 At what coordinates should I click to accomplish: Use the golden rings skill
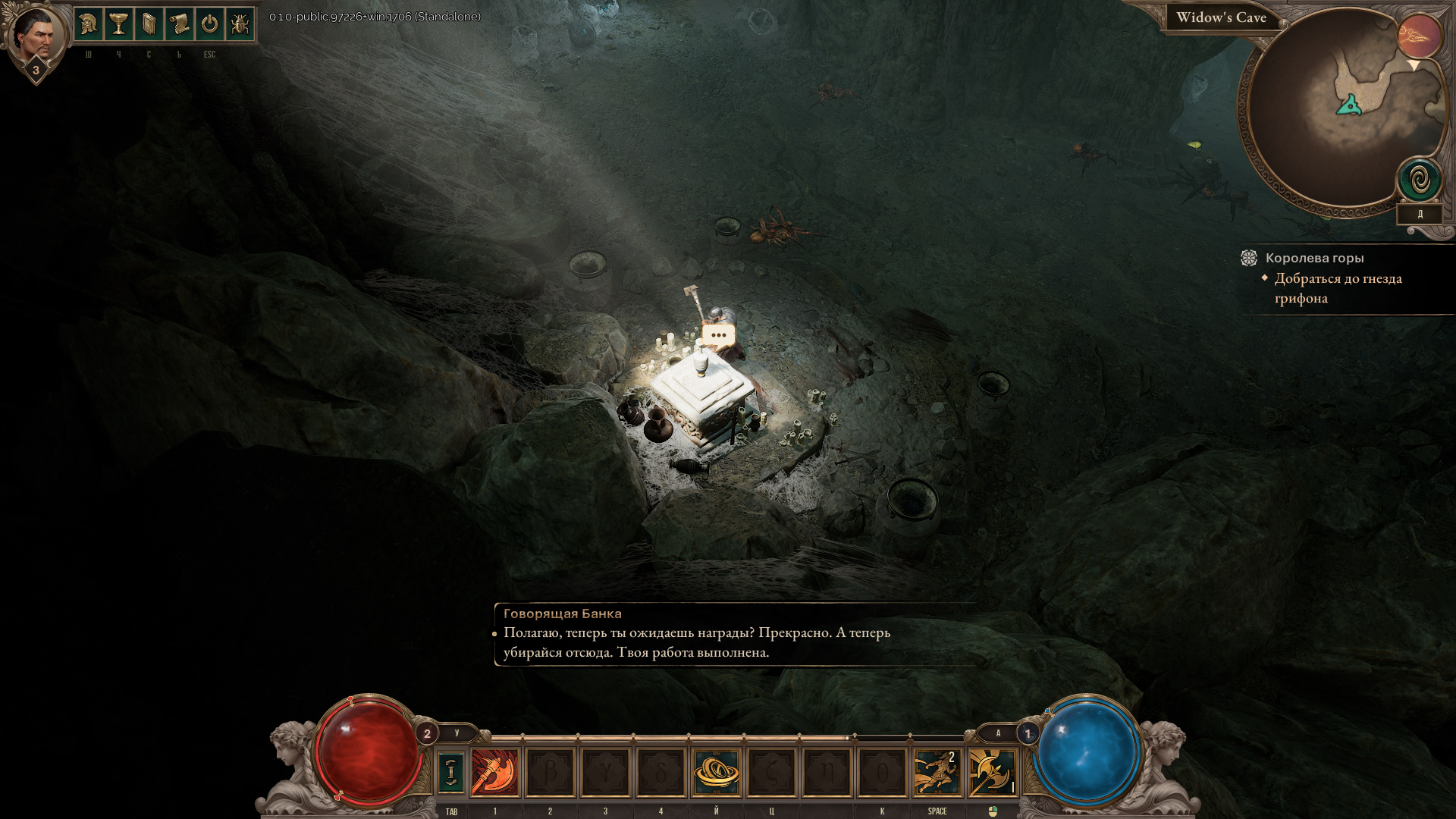pyautogui.click(x=716, y=773)
